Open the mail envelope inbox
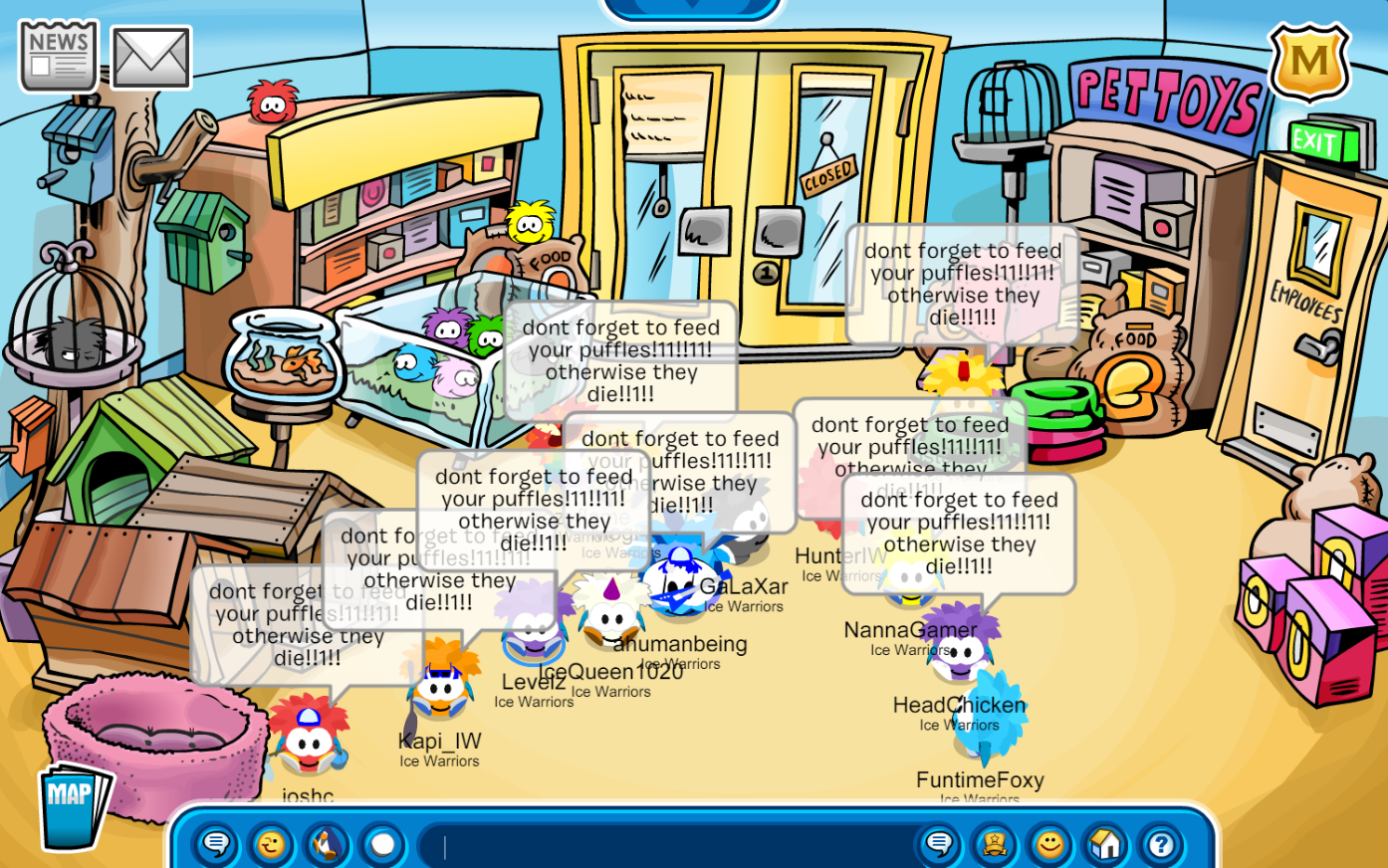The height and width of the screenshot is (868, 1388). click(150, 58)
